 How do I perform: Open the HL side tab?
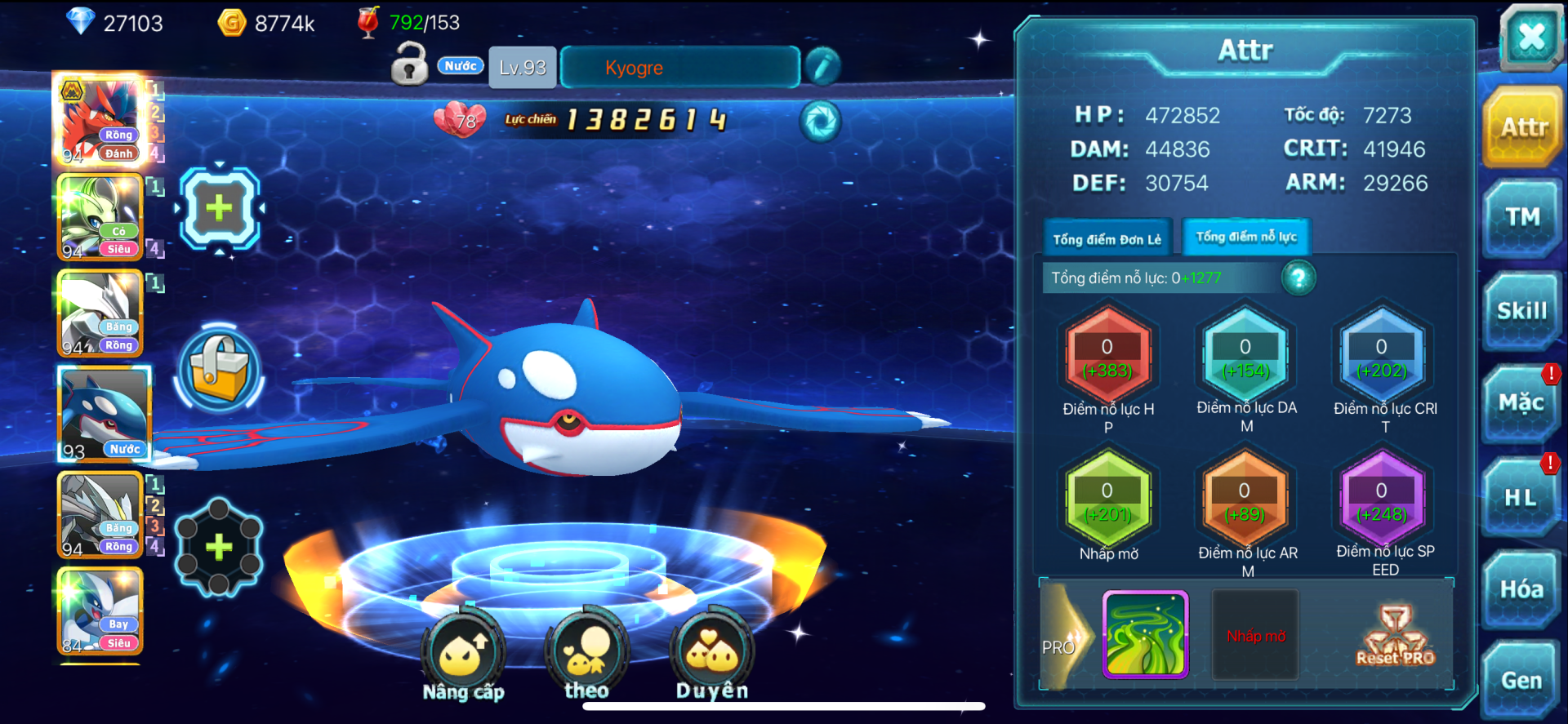(x=1521, y=497)
